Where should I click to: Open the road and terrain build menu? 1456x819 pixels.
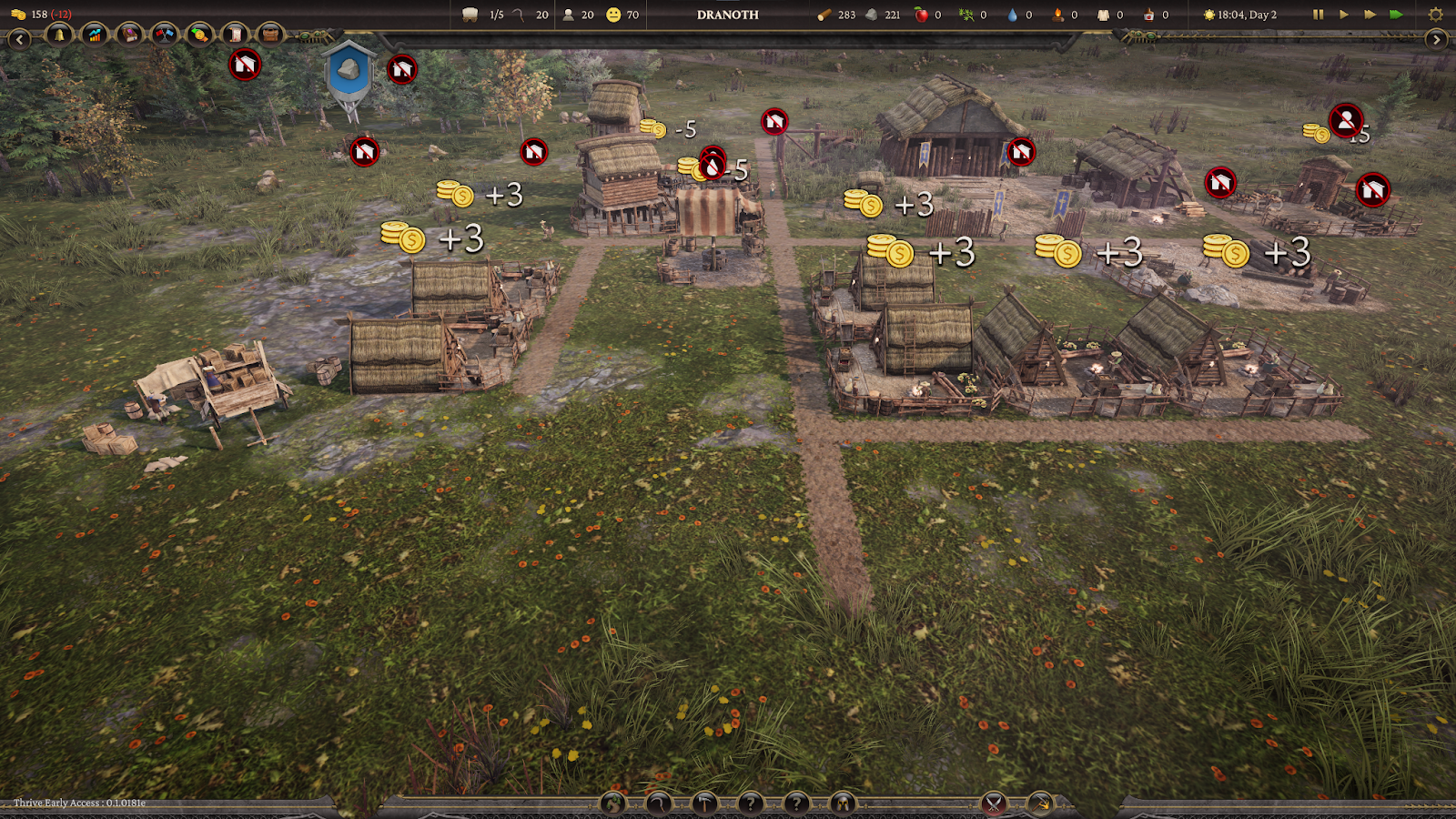click(x=613, y=804)
